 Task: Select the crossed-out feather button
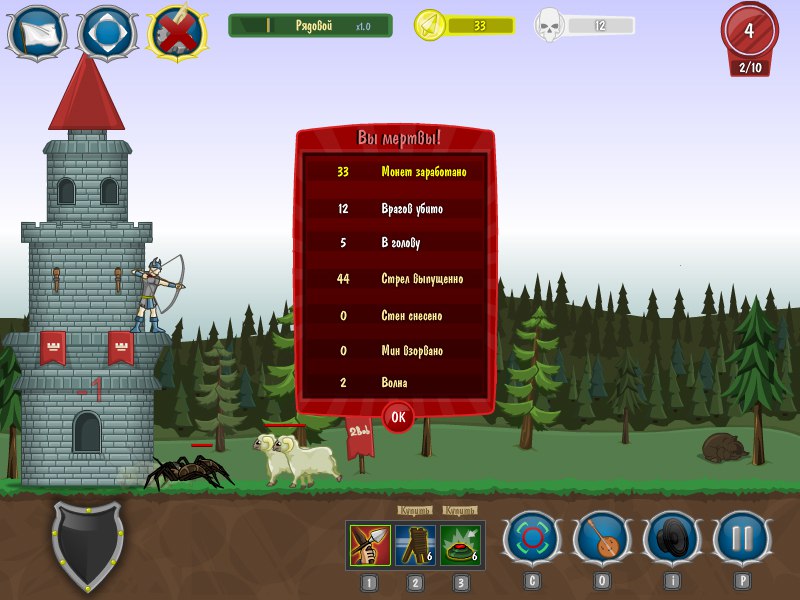pyautogui.click(x=177, y=33)
